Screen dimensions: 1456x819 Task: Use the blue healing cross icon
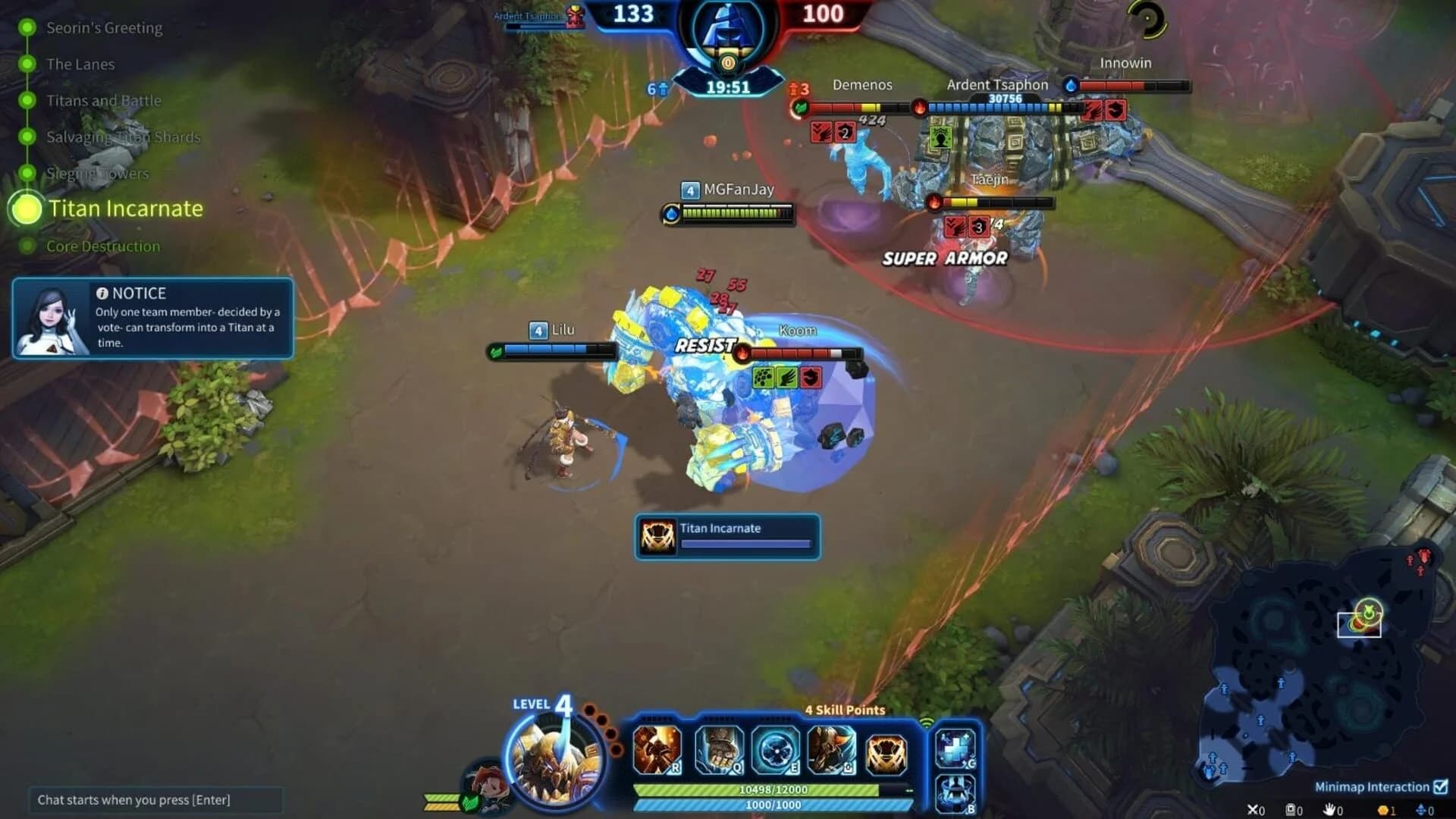coord(954,747)
